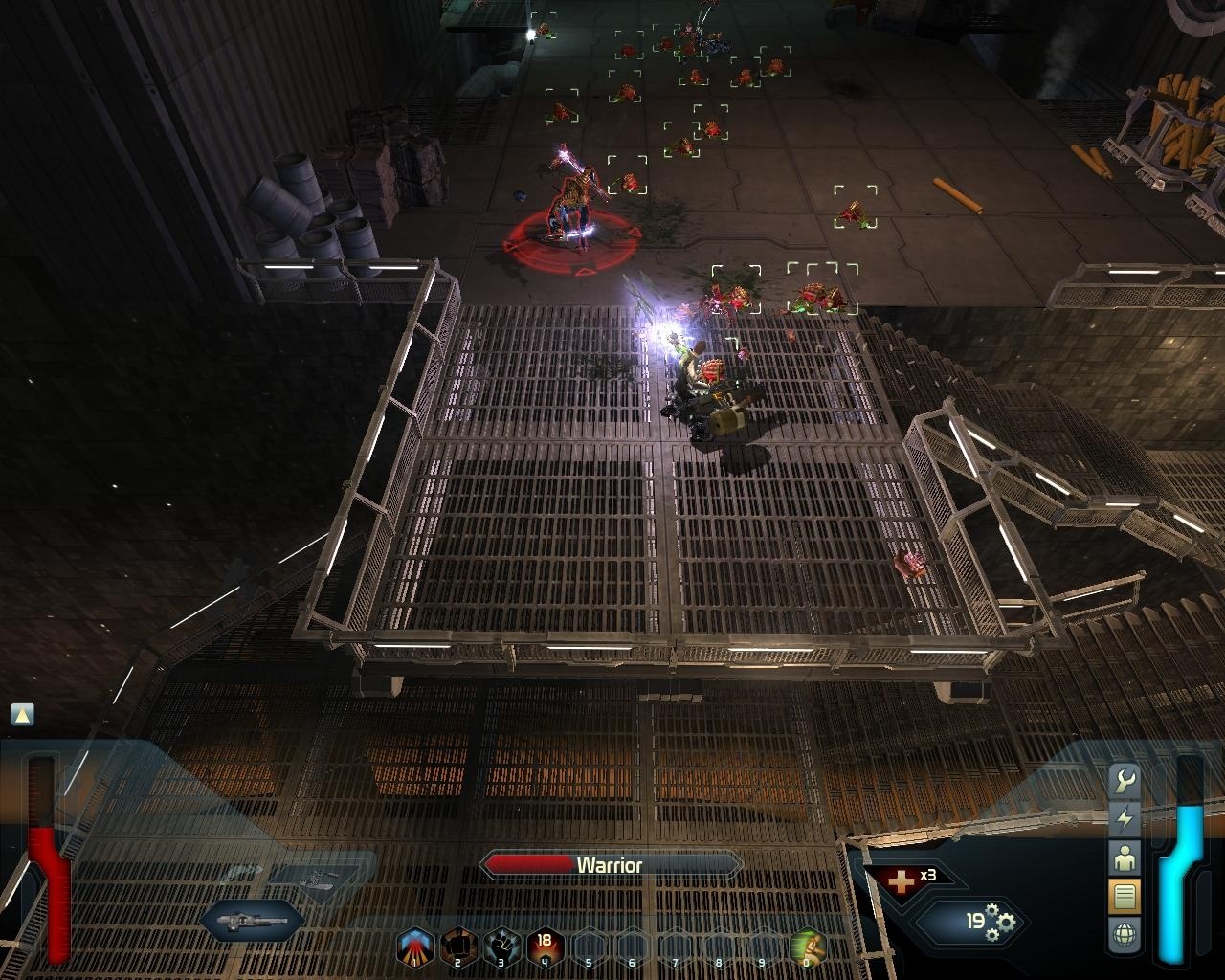The height and width of the screenshot is (980, 1225).
Task: Open the globe world map icon
Action: click(x=1125, y=928)
